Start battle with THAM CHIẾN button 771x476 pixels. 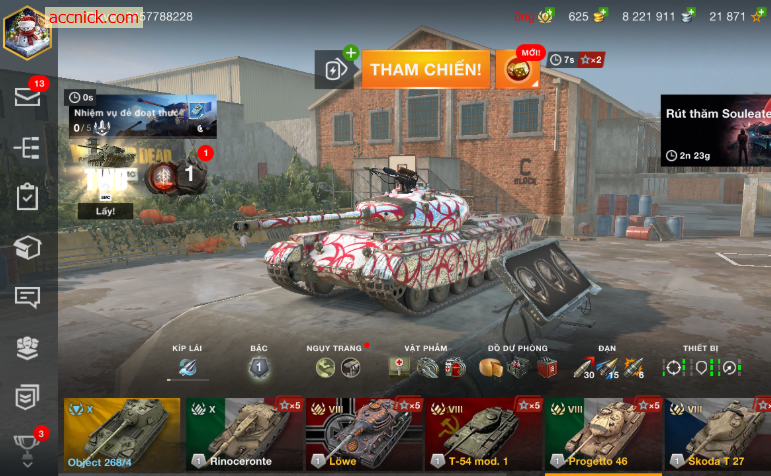[426, 70]
